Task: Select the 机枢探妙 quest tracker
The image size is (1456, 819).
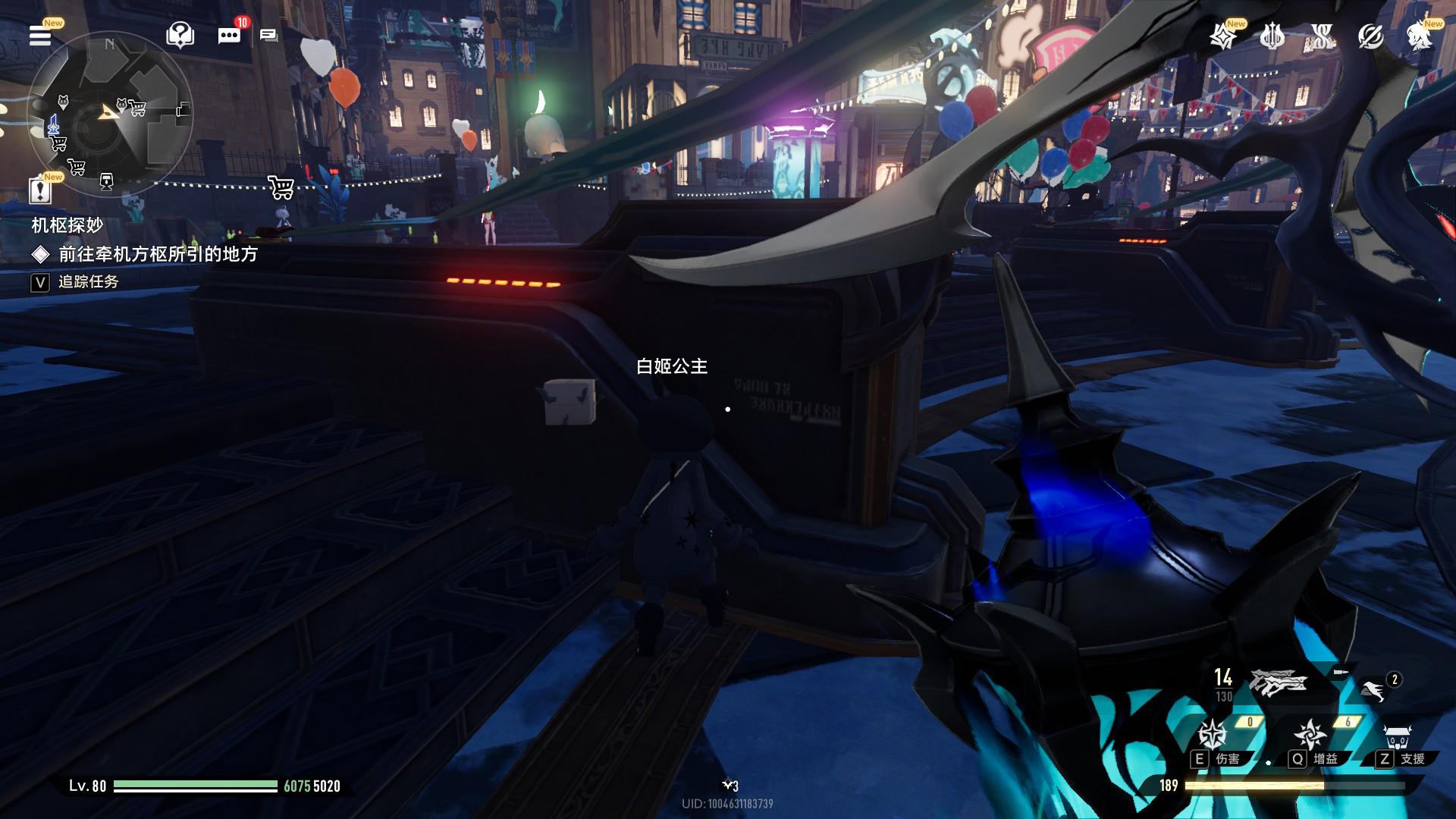Action: tap(67, 225)
